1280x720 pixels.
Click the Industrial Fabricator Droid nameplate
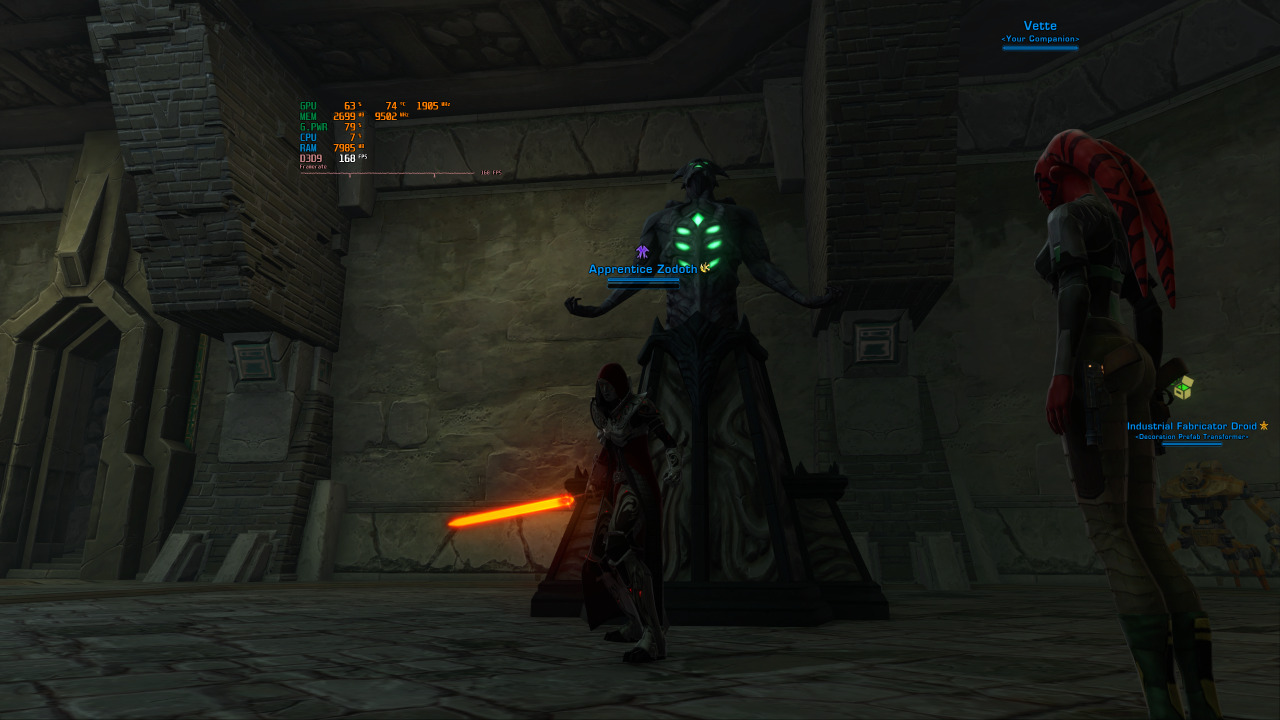coord(1191,426)
